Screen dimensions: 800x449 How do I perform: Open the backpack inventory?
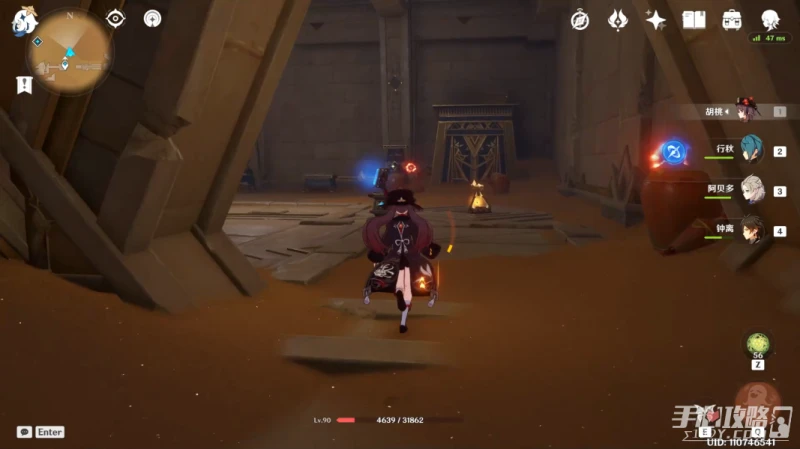[732, 19]
